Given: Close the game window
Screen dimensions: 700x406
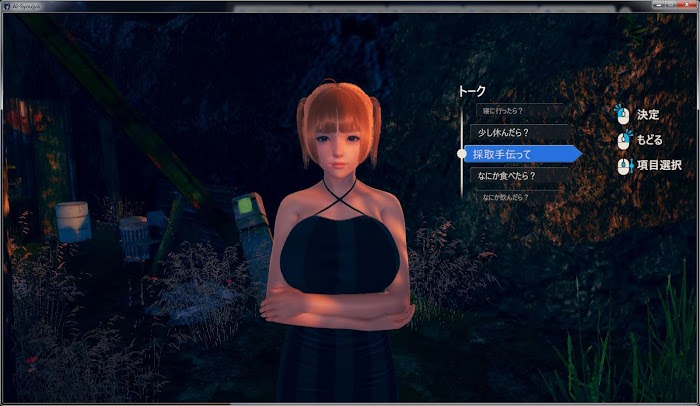Looking at the screenshot, I should pyautogui.click(x=688, y=5).
